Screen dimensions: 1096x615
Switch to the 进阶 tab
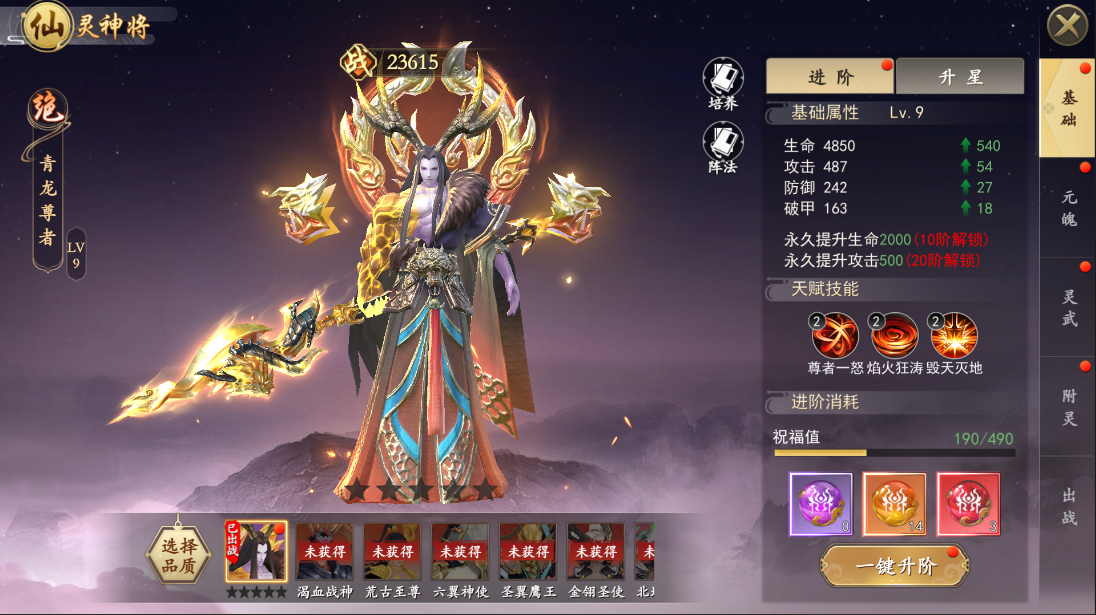click(x=830, y=77)
